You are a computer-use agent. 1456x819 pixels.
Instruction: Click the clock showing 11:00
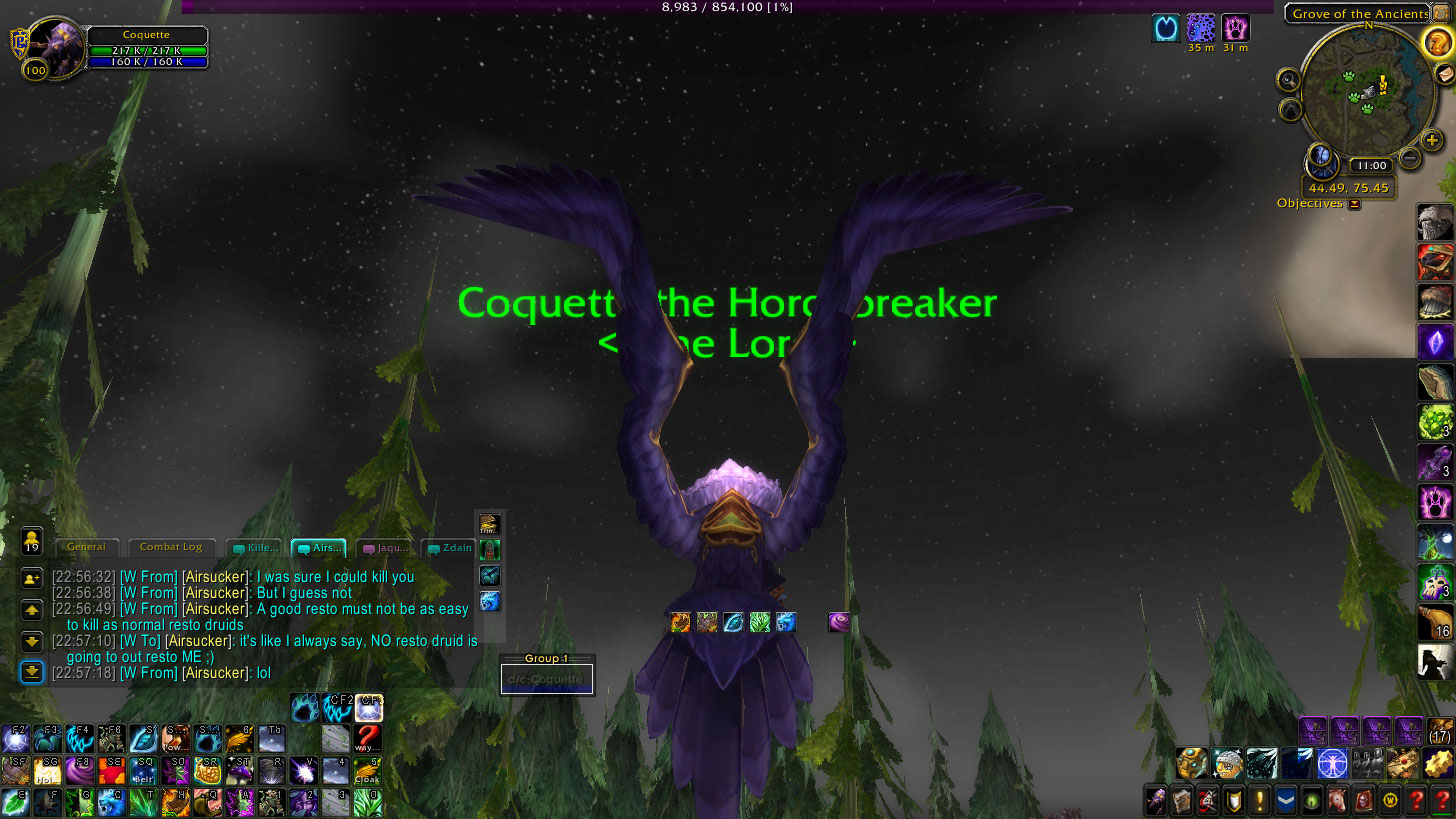click(1369, 166)
